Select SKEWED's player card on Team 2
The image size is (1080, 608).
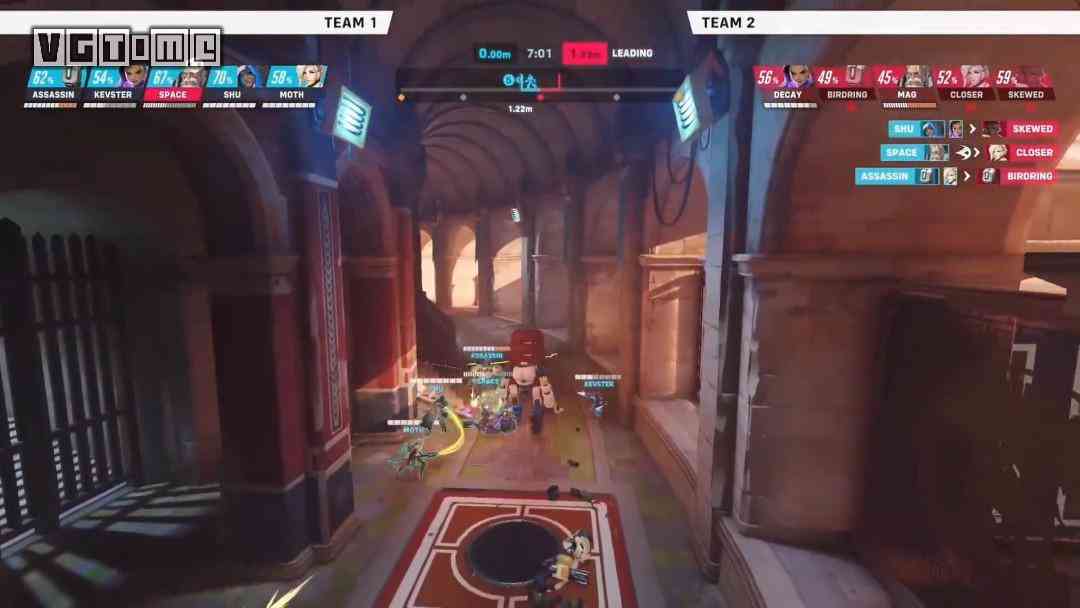pyautogui.click(x=1026, y=85)
